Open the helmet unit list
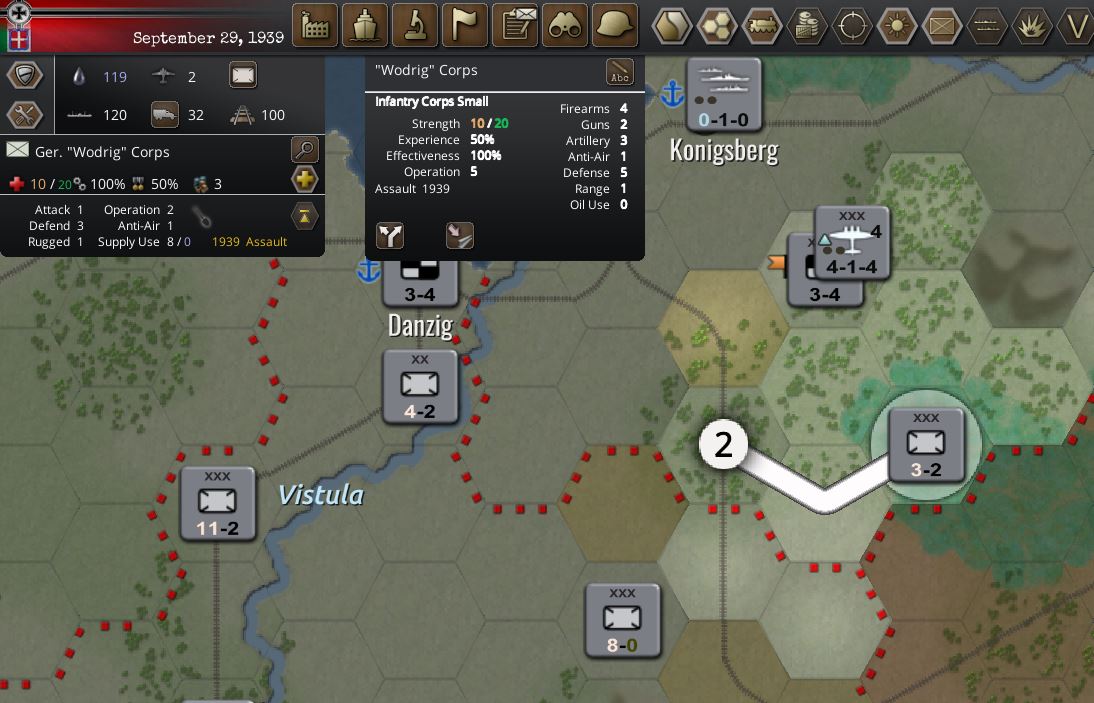The width and height of the screenshot is (1094, 703). (615, 25)
